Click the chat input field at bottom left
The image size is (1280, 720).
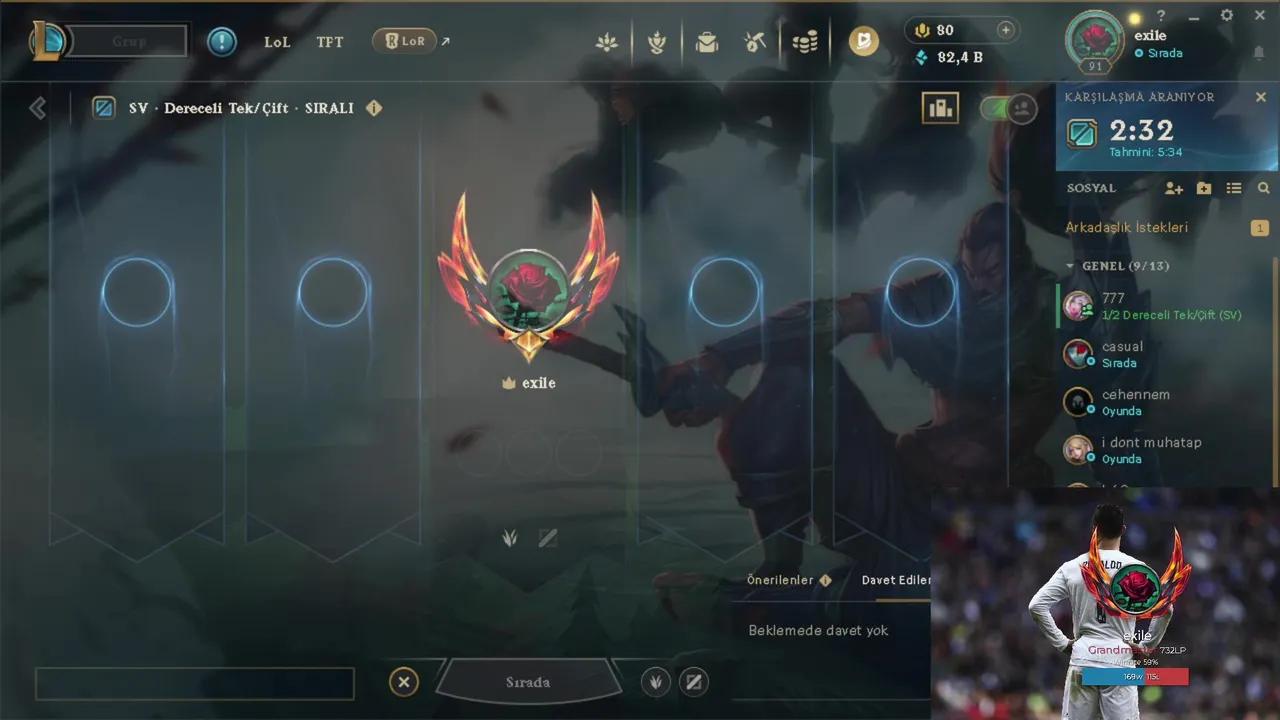(193, 682)
